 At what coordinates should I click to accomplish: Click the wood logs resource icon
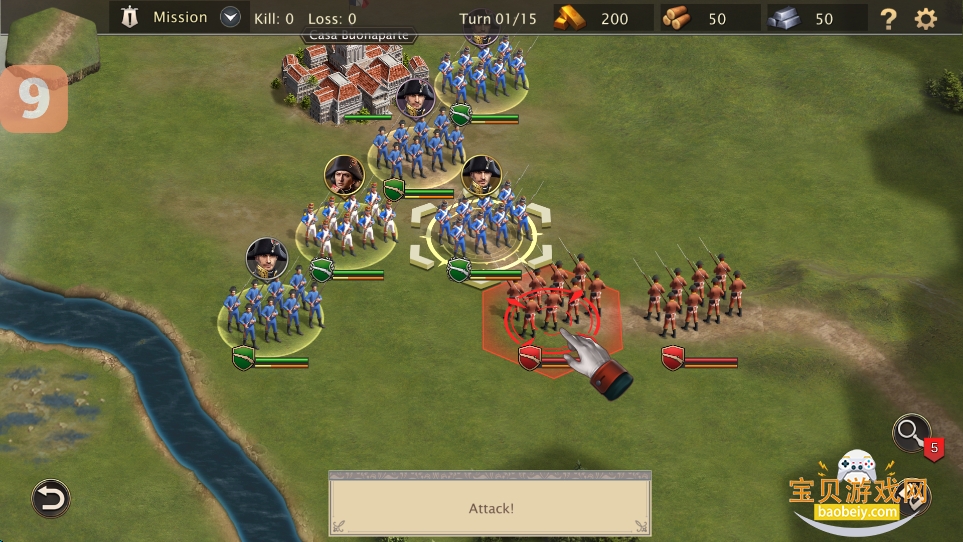click(676, 18)
